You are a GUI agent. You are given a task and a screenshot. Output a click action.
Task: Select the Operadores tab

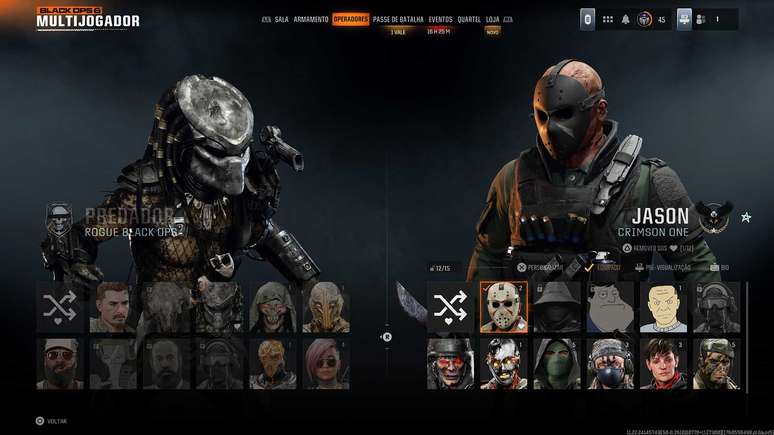[x=351, y=19]
